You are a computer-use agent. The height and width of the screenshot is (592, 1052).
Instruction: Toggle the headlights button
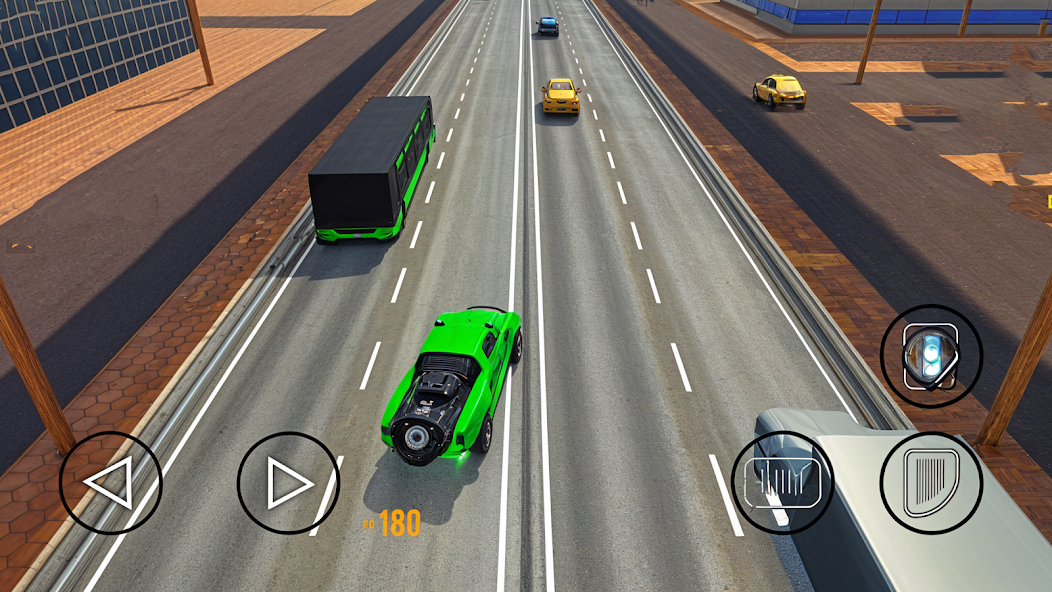pyautogui.click(x=931, y=356)
